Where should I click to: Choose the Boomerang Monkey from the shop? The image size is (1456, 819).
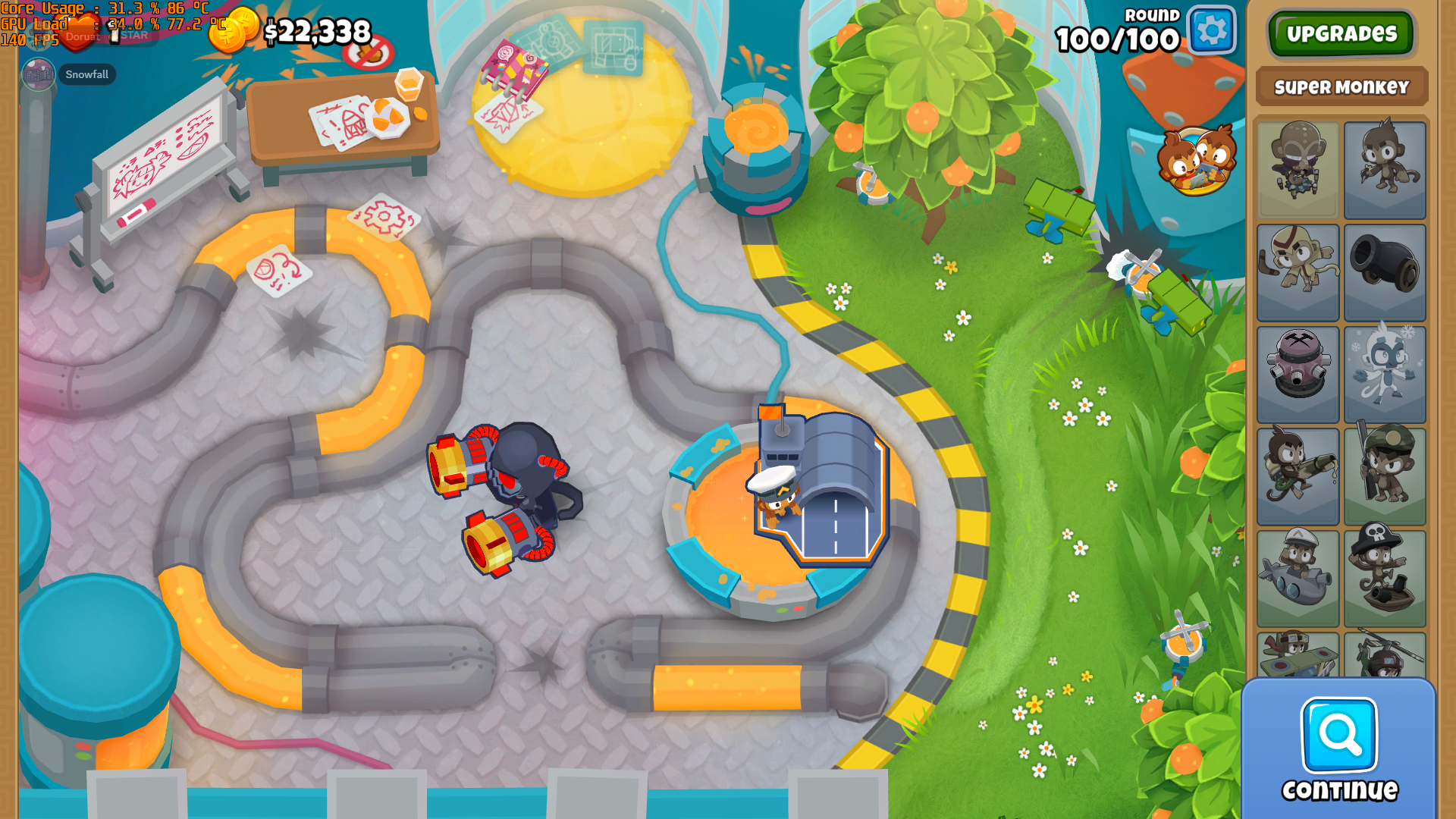(1298, 272)
